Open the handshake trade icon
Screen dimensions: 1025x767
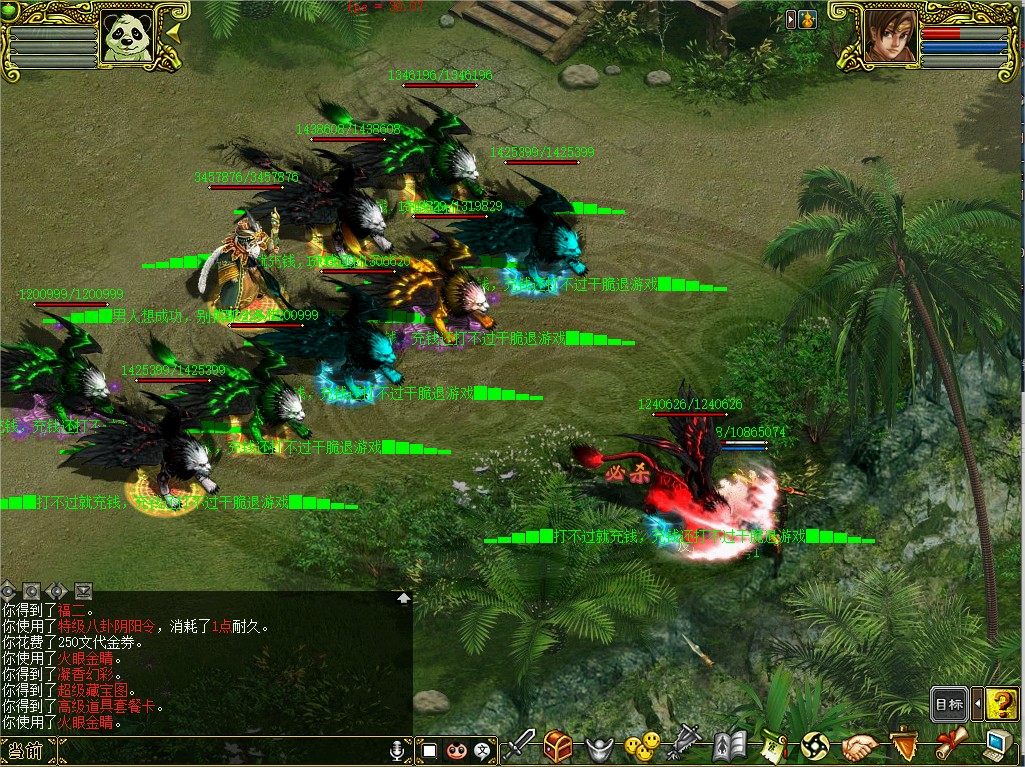tap(860, 746)
